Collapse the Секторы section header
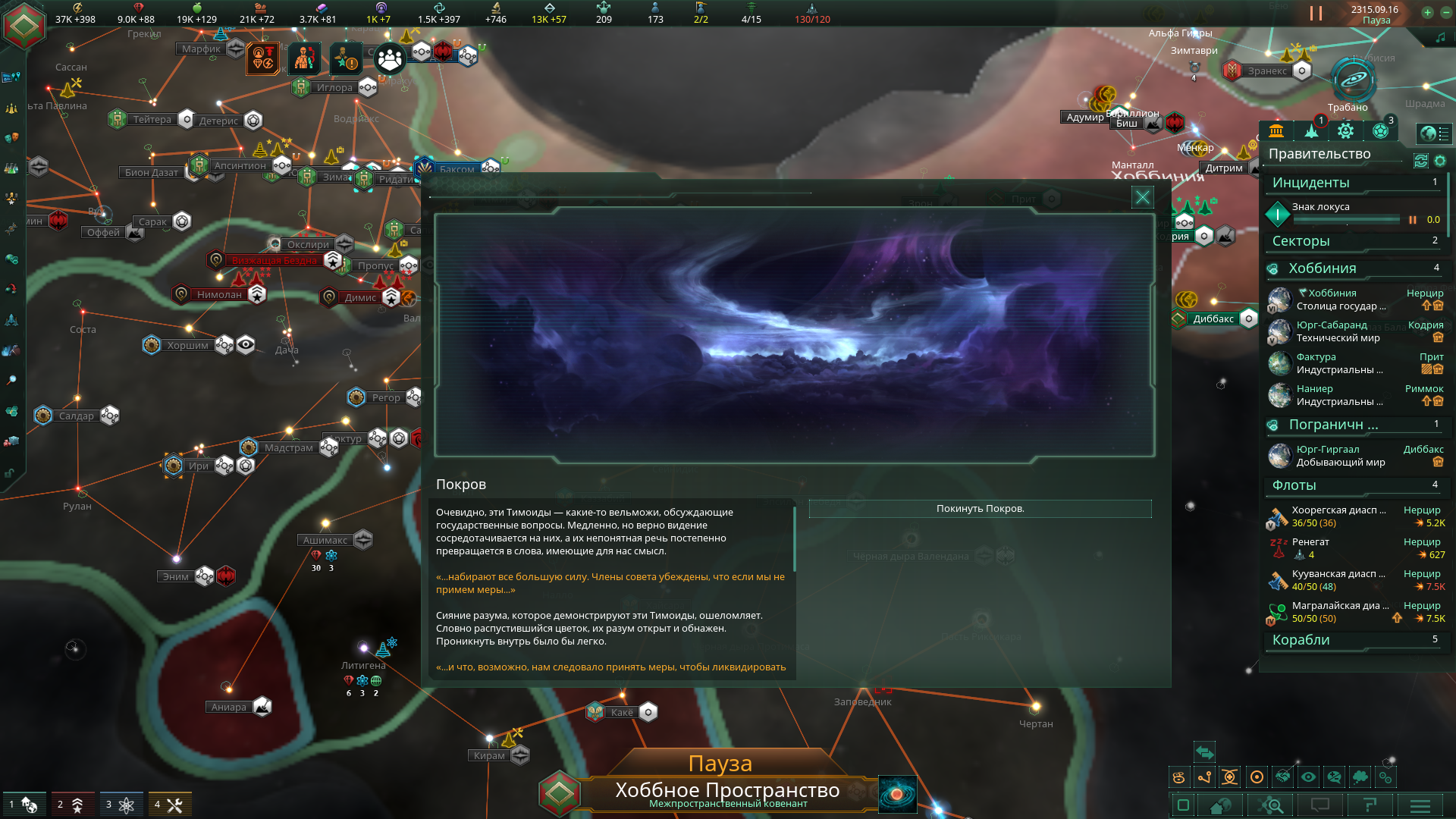Image resolution: width=1456 pixels, height=819 pixels. coord(1354,241)
